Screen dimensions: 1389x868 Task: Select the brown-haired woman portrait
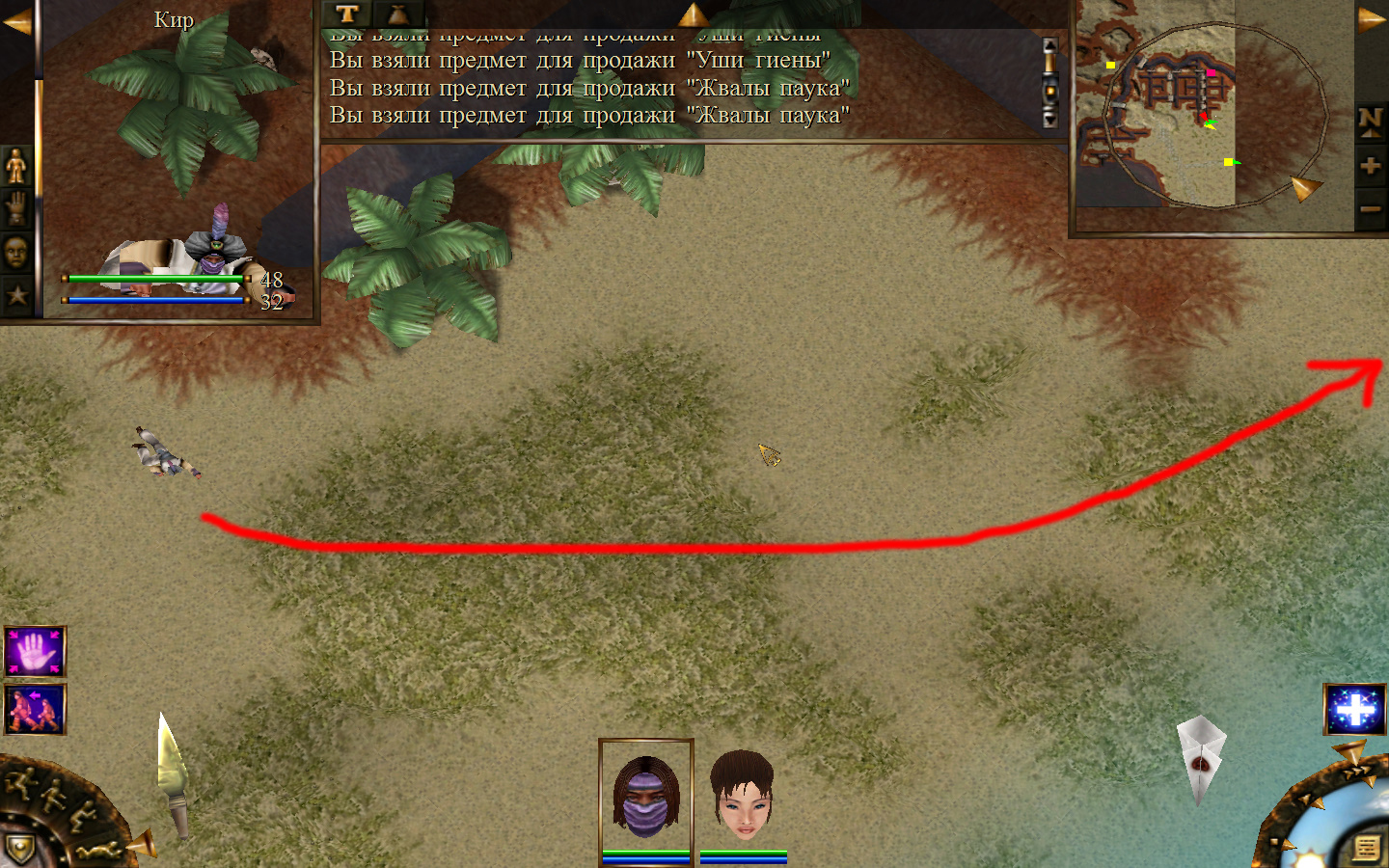point(742,797)
